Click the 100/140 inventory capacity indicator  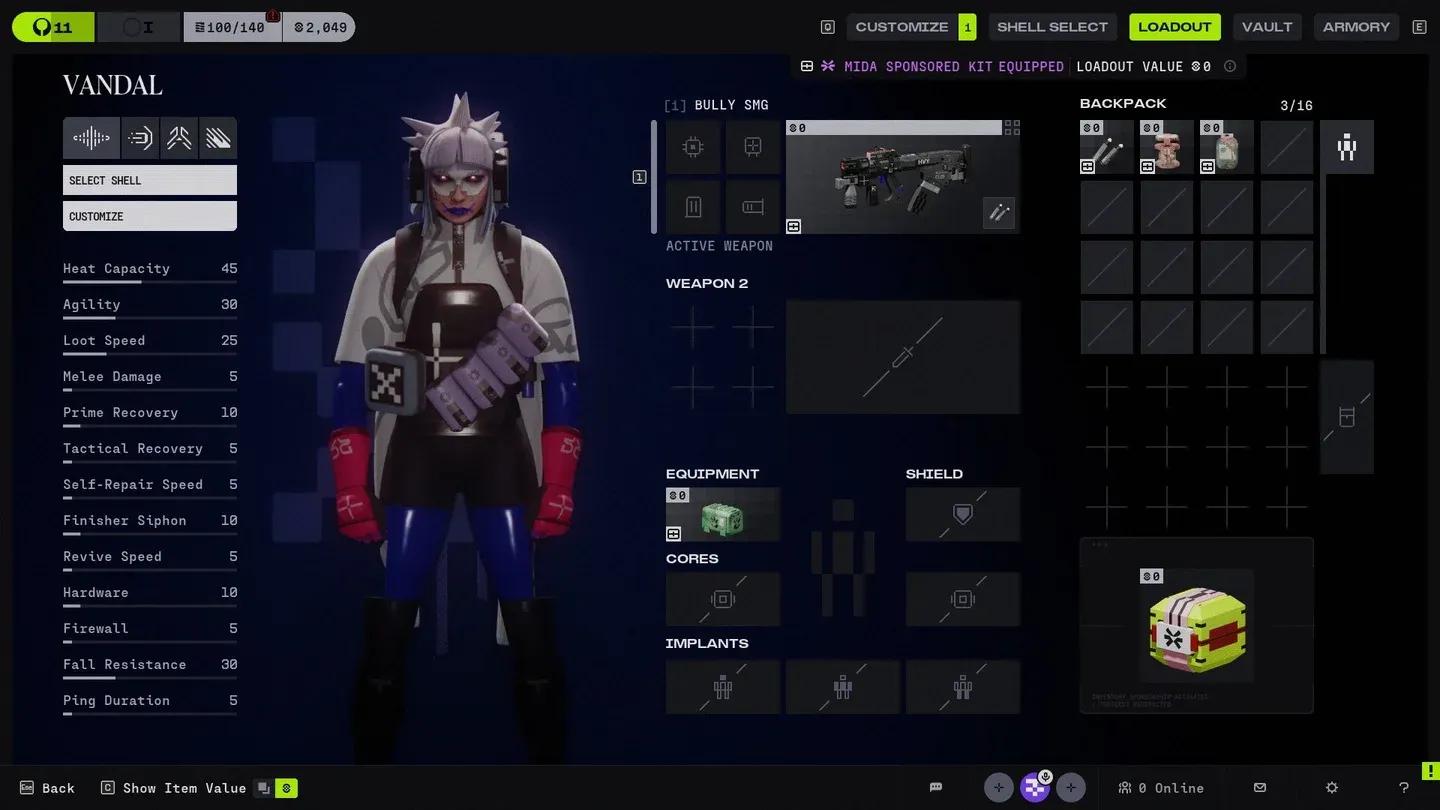232,27
